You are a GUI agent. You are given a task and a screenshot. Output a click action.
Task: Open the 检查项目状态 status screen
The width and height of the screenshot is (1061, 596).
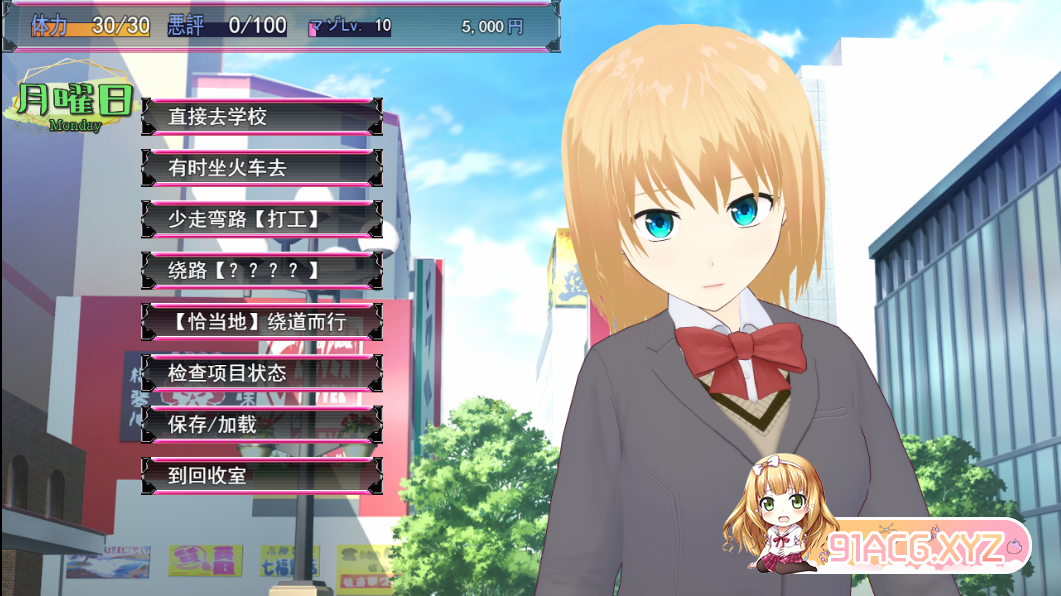click(261, 373)
